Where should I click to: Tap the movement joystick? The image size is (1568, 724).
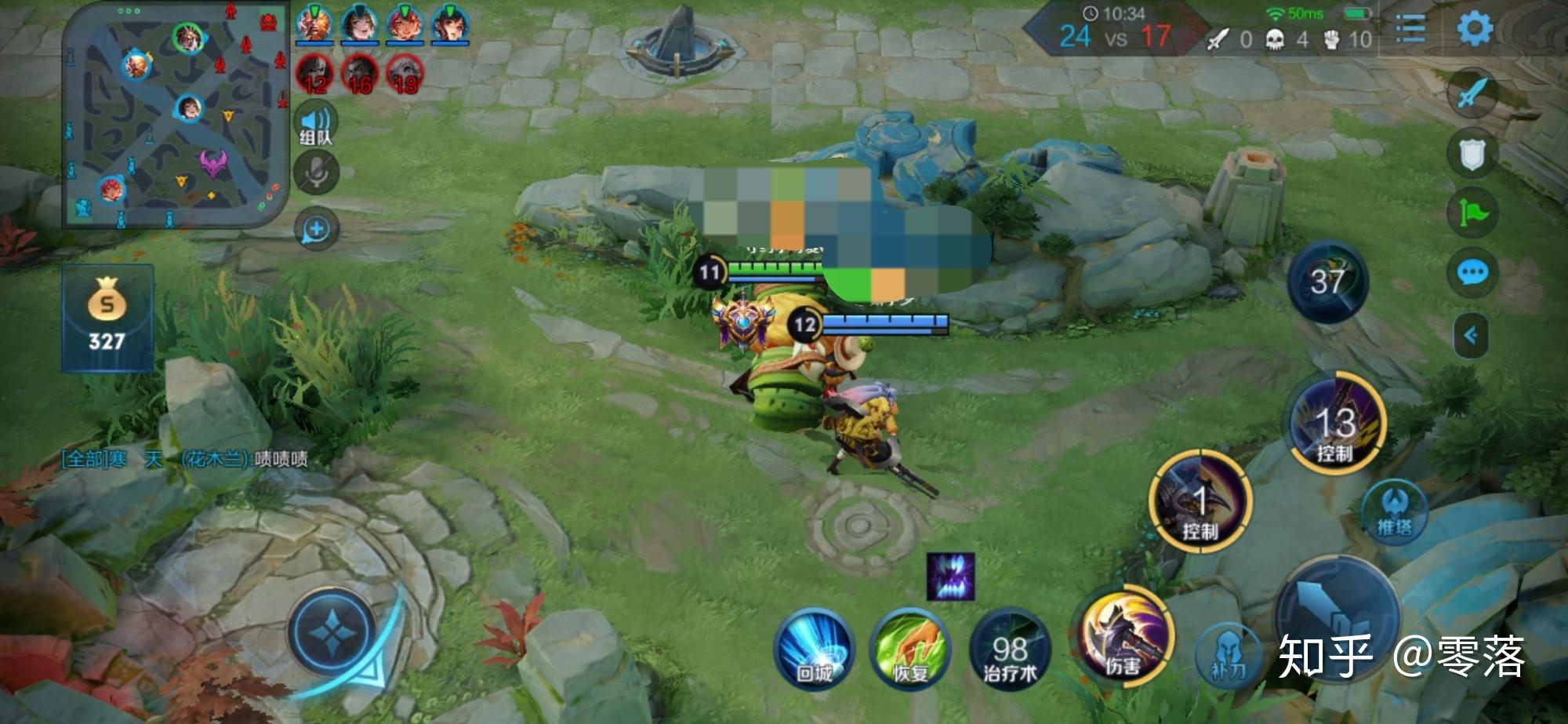tap(333, 632)
